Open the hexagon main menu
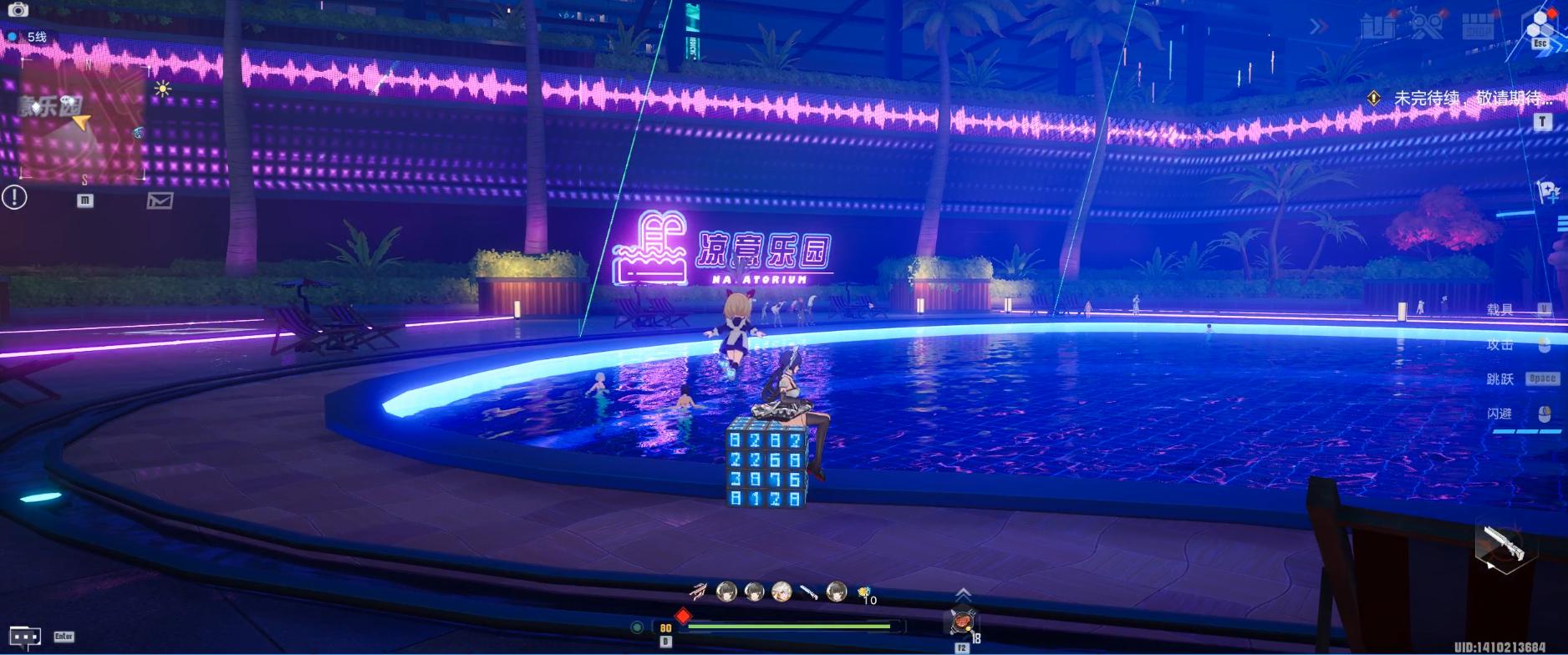Screen dimensions: 1568x655 1539,25
